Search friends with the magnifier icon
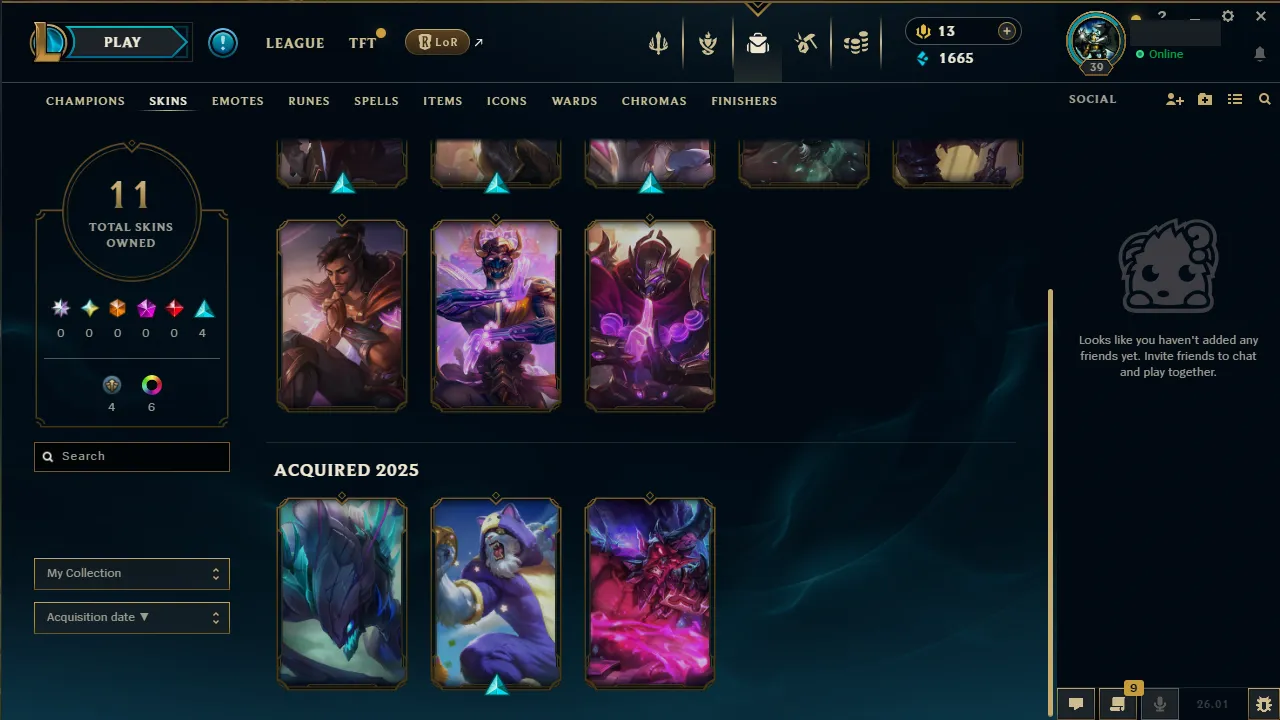Image resolution: width=1280 pixels, height=720 pixels. point(1264,99)
